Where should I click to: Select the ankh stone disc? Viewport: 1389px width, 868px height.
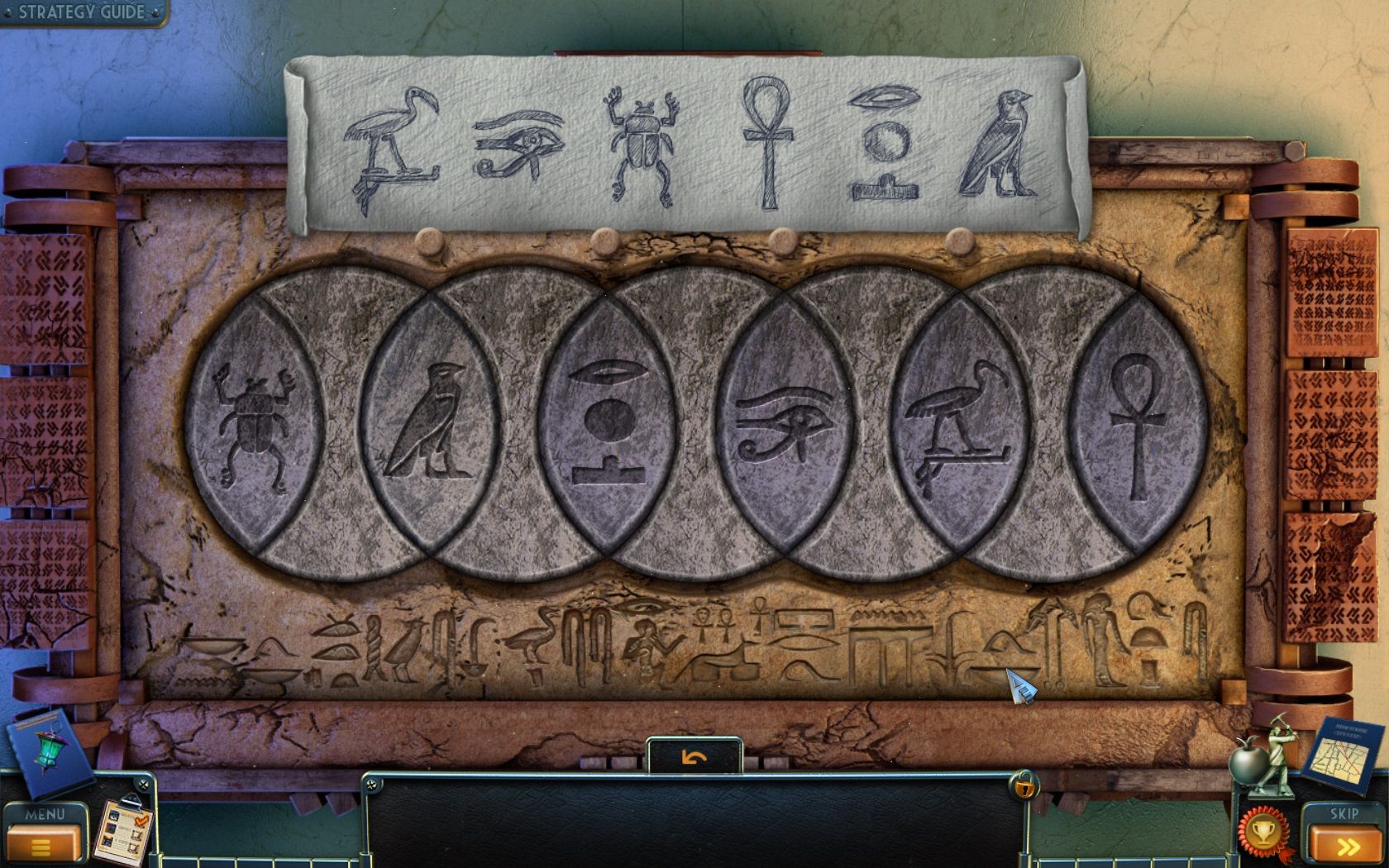pyautogui.click(x=1139, y=422)
